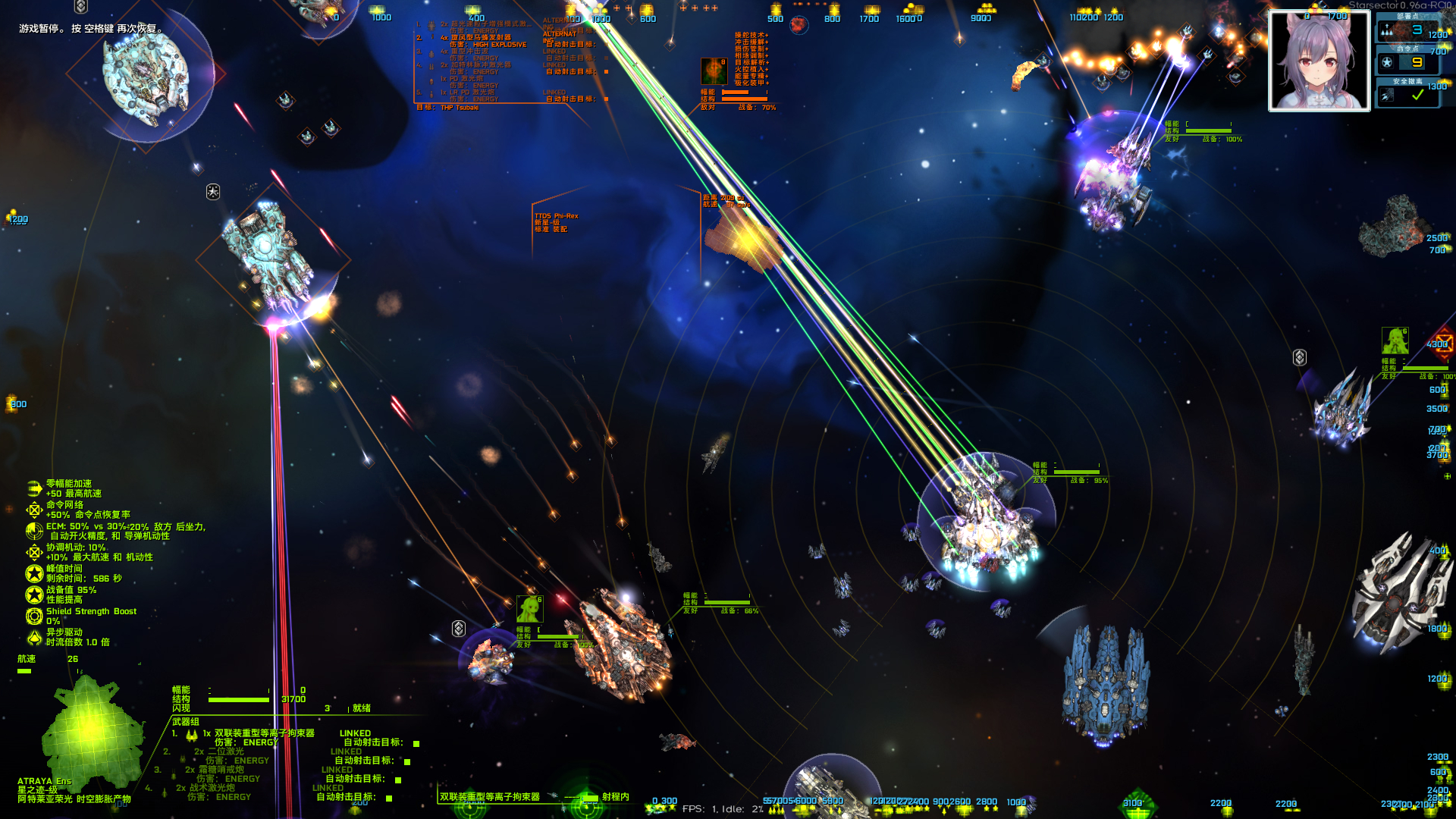Toggle autofire square for weapon group 4
Image resolution: width=1456 pixels, height=819 pixels.
pos(389,799)
